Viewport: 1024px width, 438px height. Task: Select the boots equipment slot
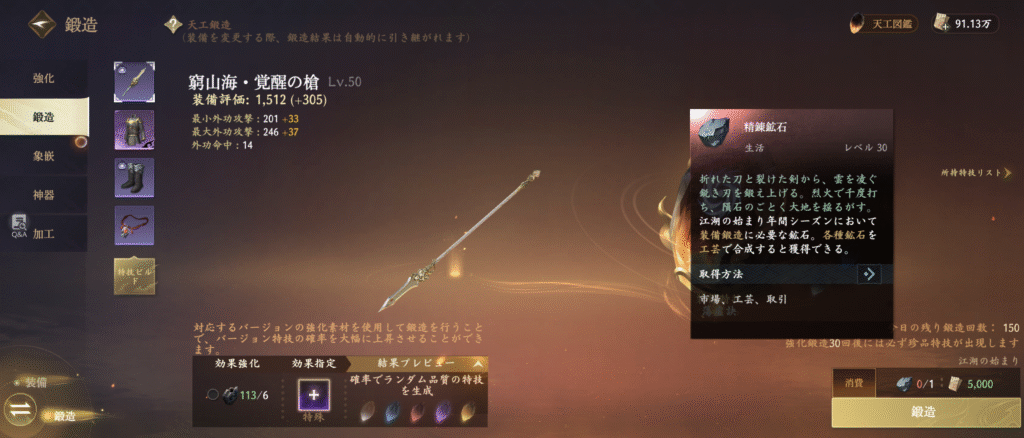134,177
